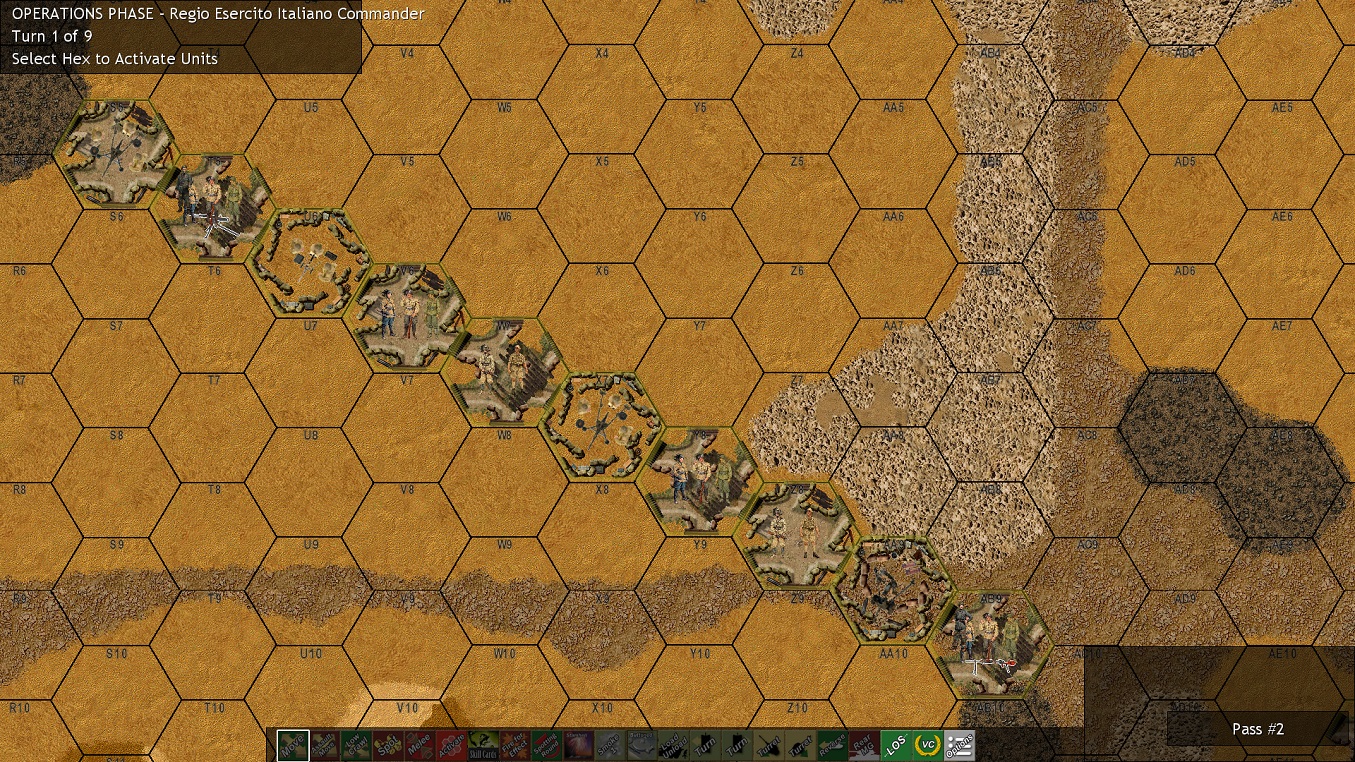The width and height of the screenshot is (1355, 762).
Task: Open the Skill Cards panel
Action: 483,744
